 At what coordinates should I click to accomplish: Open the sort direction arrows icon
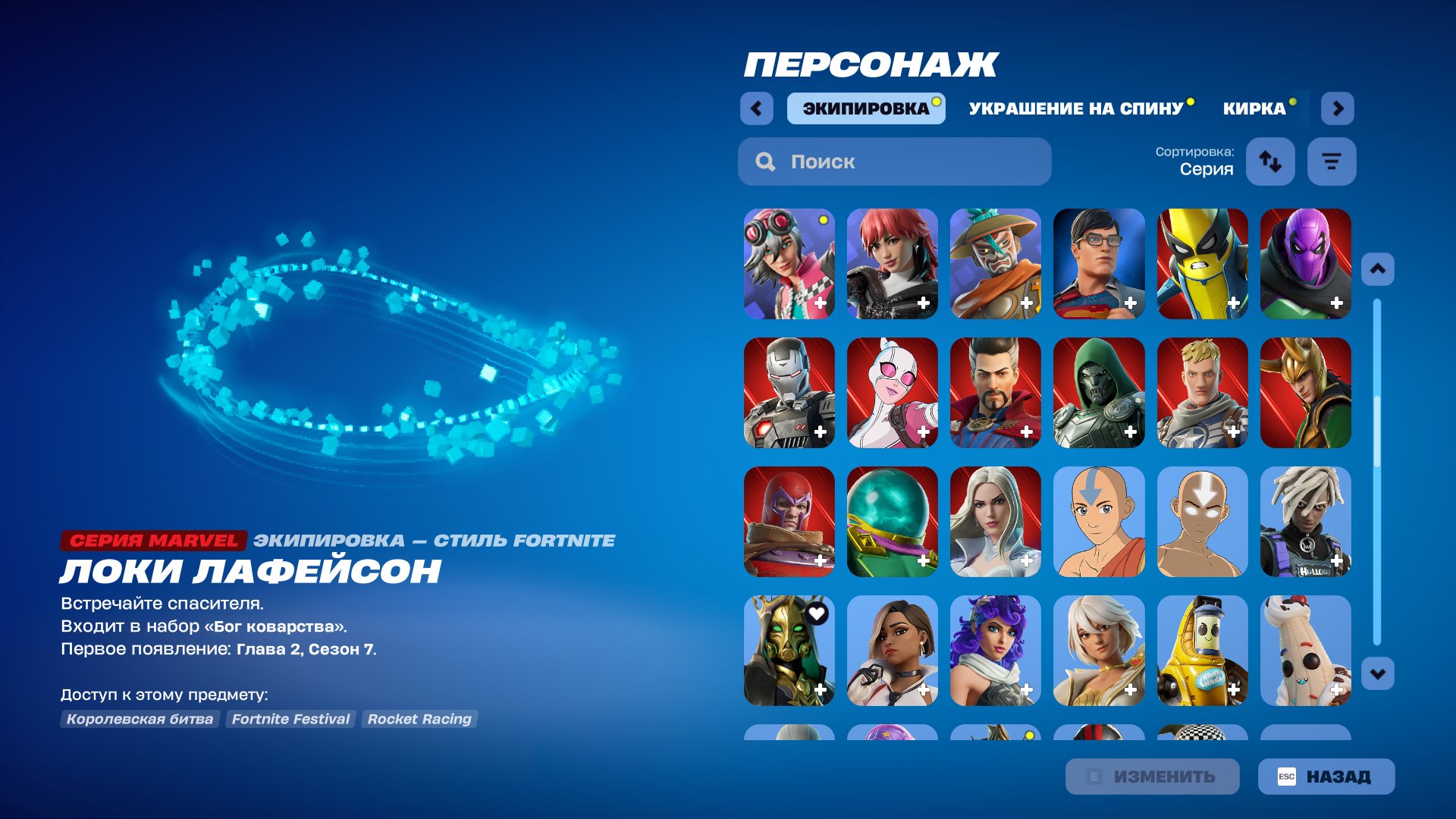coord(1271,161)
